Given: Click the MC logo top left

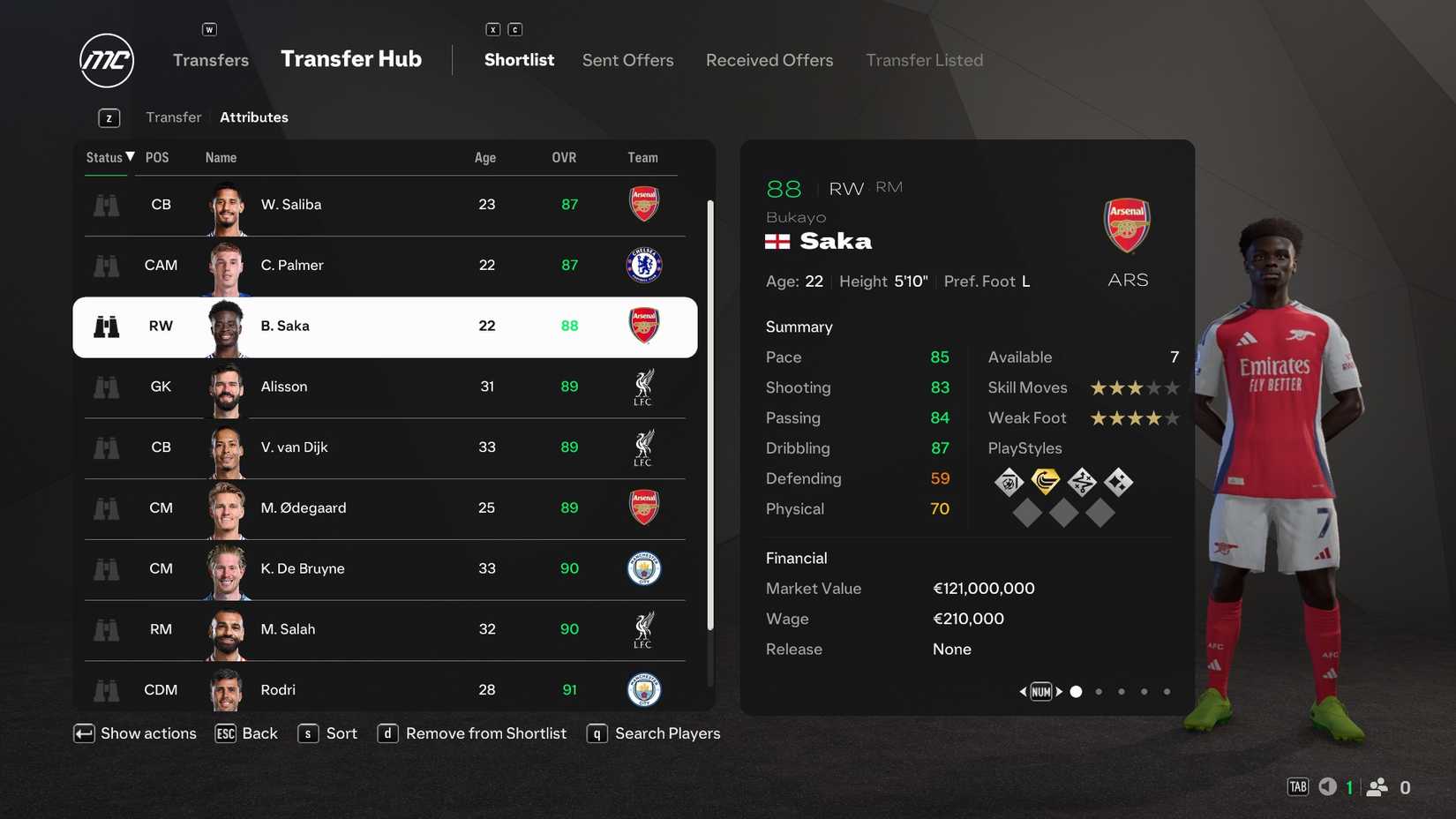Looking at the screenshot, I should click(105, 61).
